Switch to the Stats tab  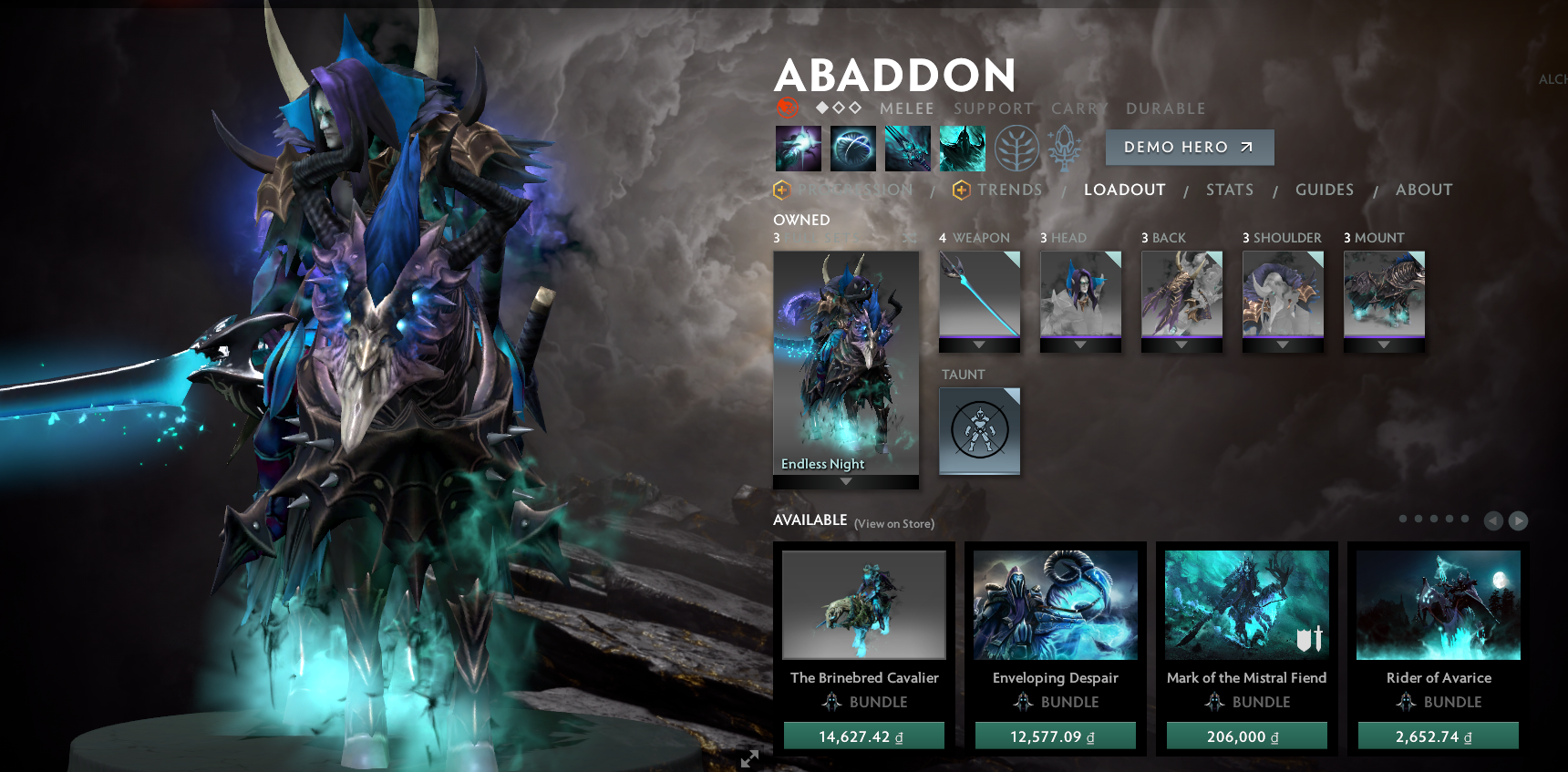tap(1229, 190)
